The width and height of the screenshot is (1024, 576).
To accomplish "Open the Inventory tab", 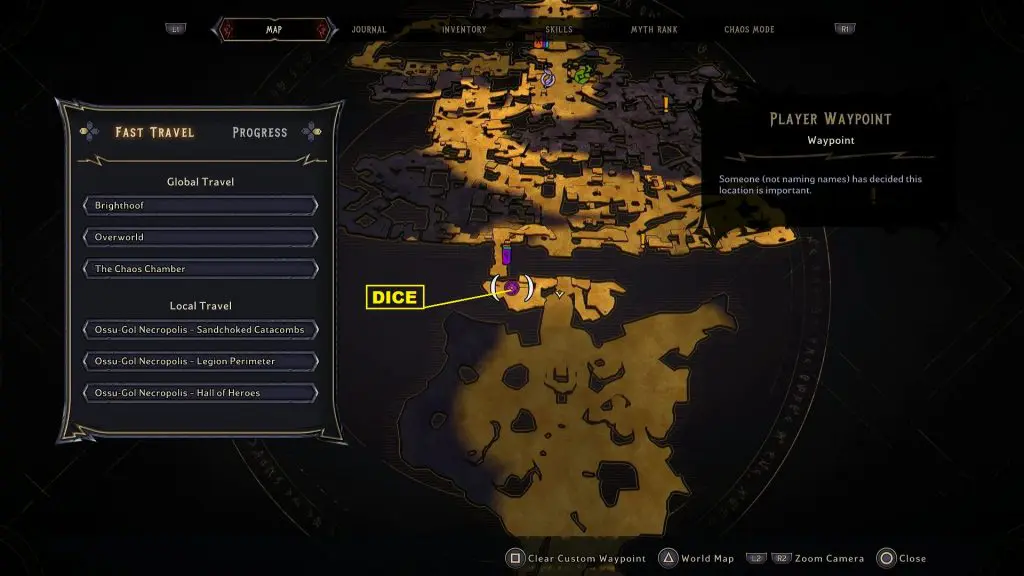I will [x=464, y=30].
